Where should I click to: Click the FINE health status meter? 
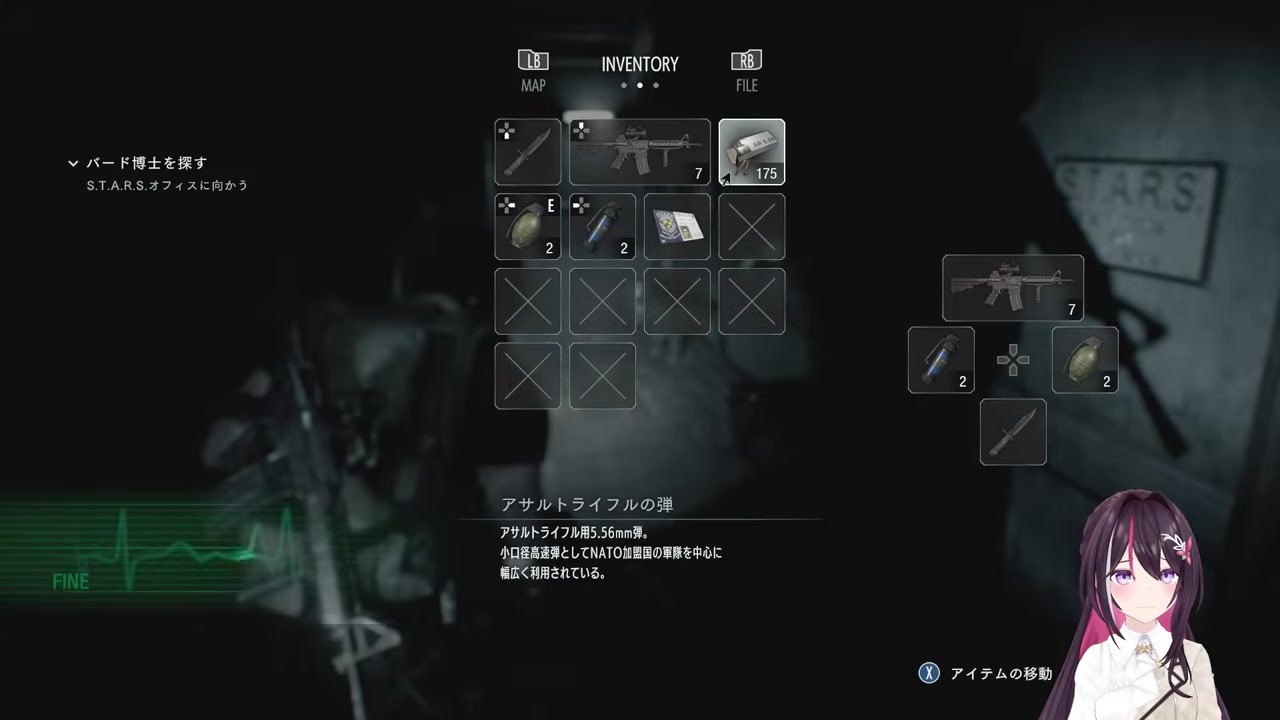coord(71,582)
